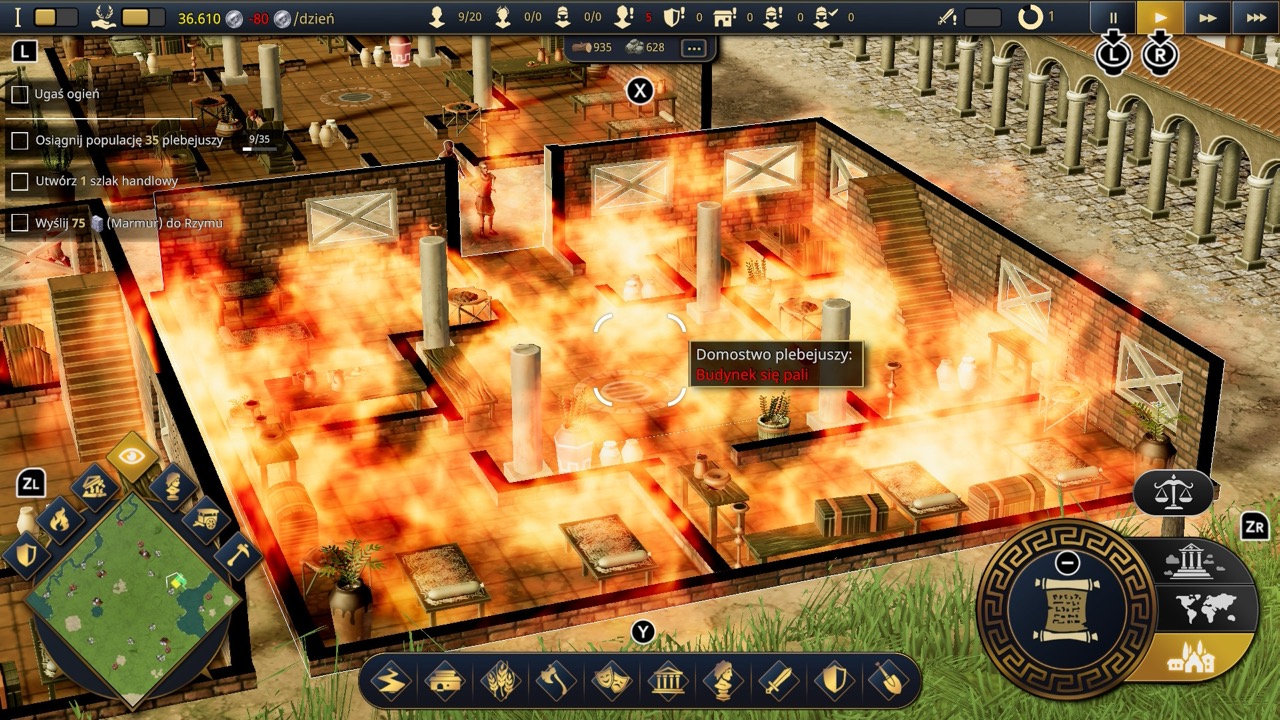Show the fire risk overlay

pos(61,519)
